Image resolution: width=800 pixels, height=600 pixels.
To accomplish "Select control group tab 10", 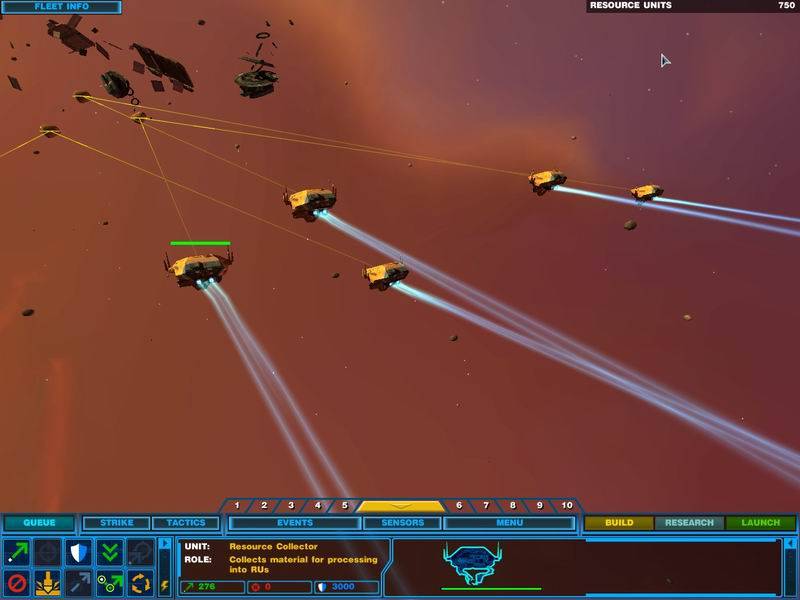I will click(x=566, y=506).
